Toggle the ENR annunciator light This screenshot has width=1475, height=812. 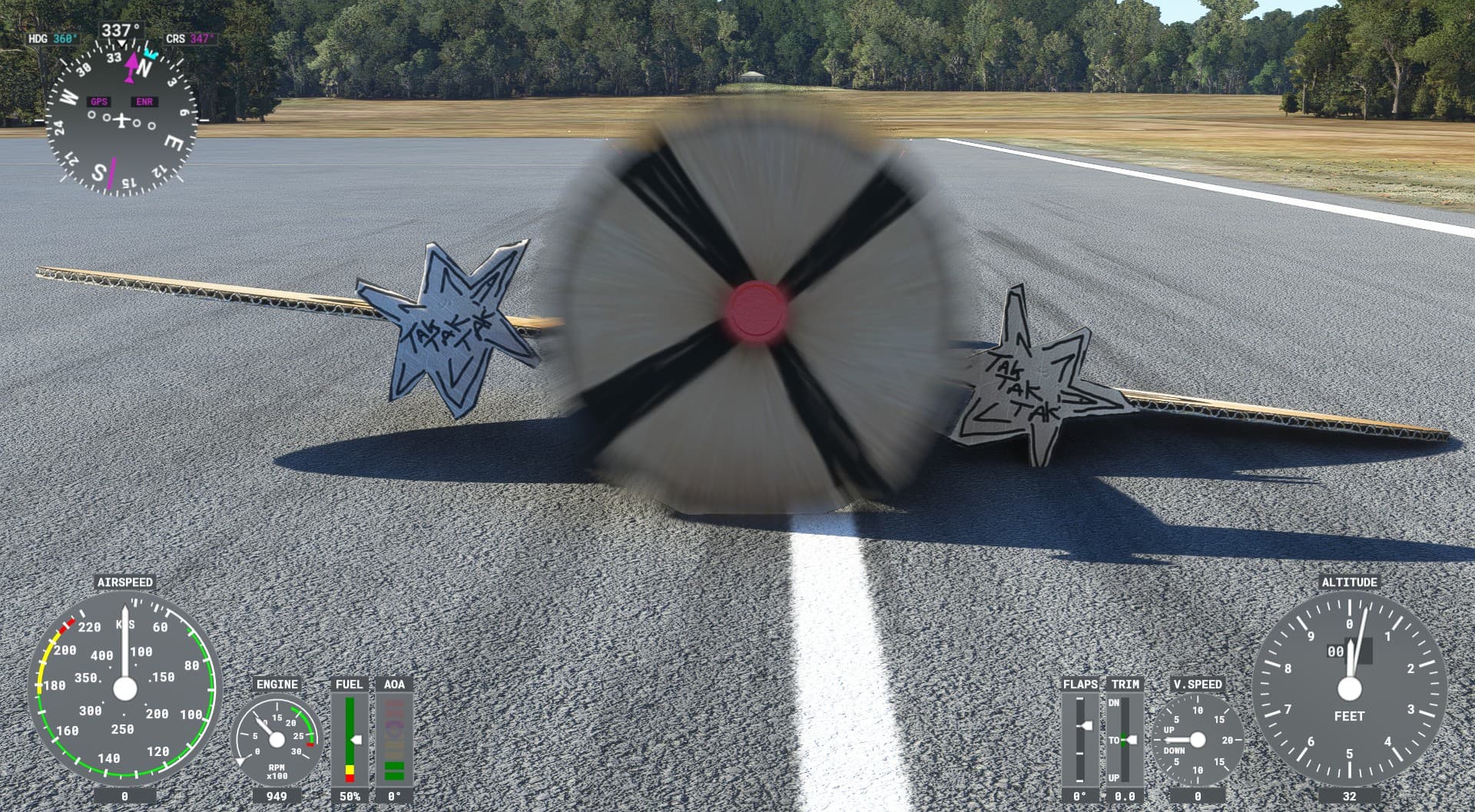click(x=143, y=100)
